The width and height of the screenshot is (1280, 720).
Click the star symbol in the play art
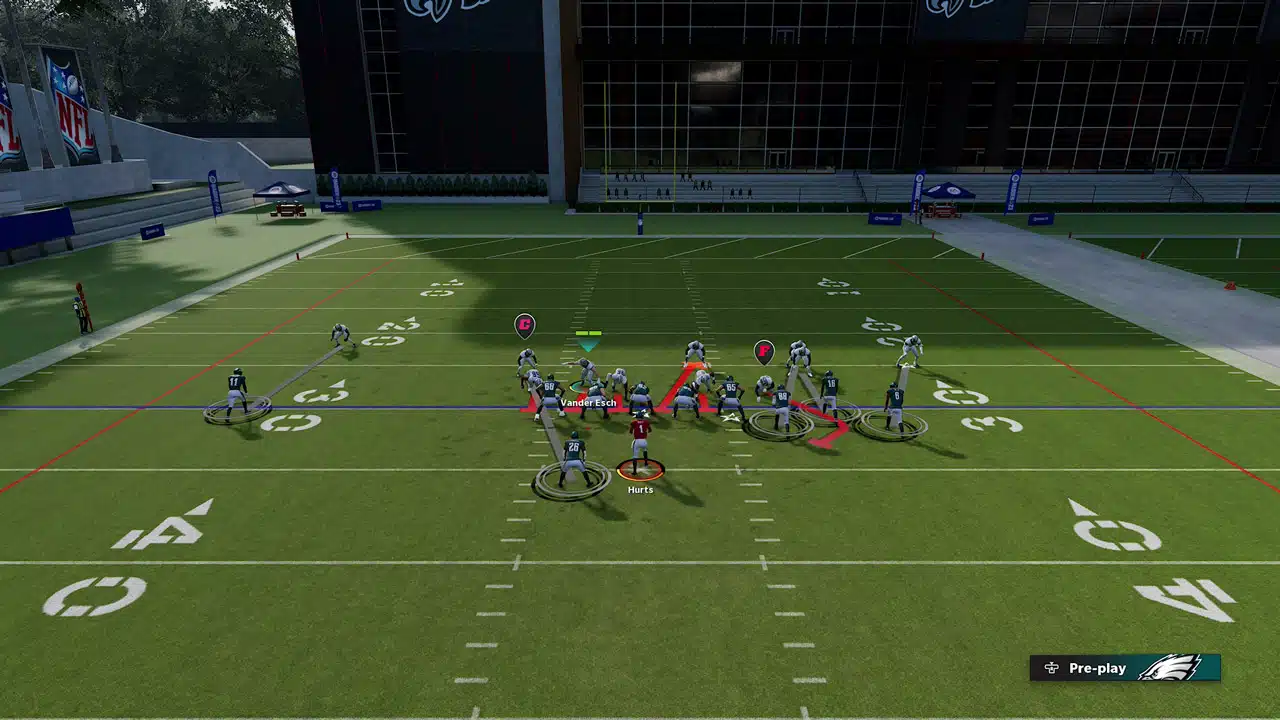tap(730, 417)
